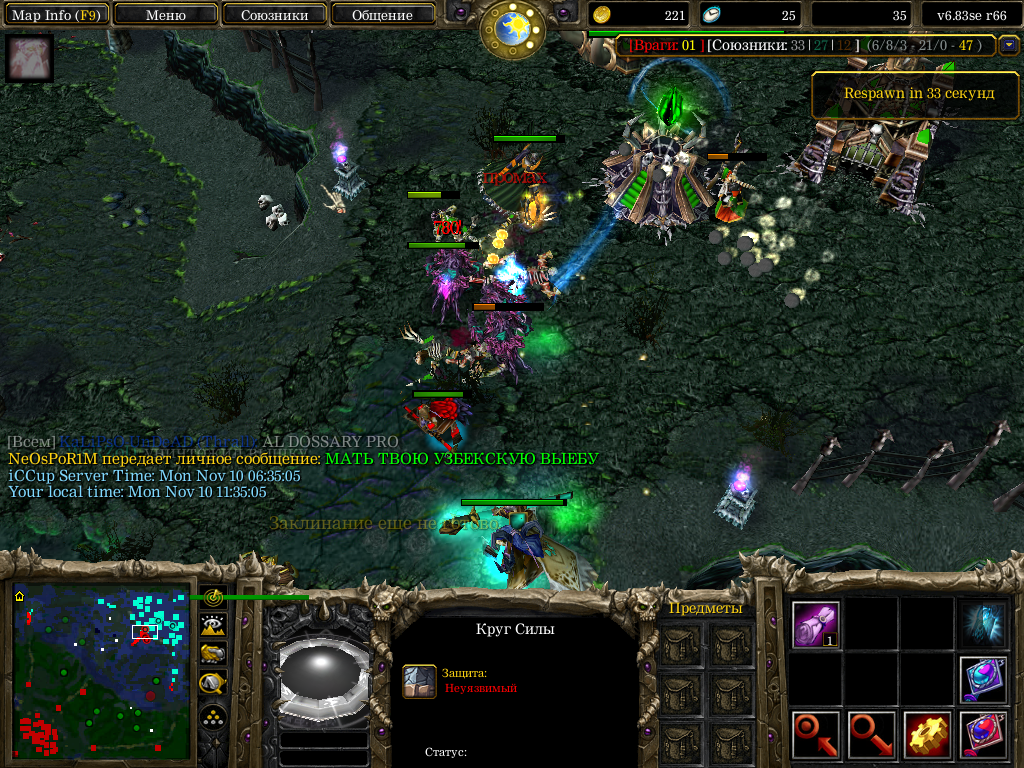
Task: Click the minimap to move the camera
Action: (x=101, y=671)
